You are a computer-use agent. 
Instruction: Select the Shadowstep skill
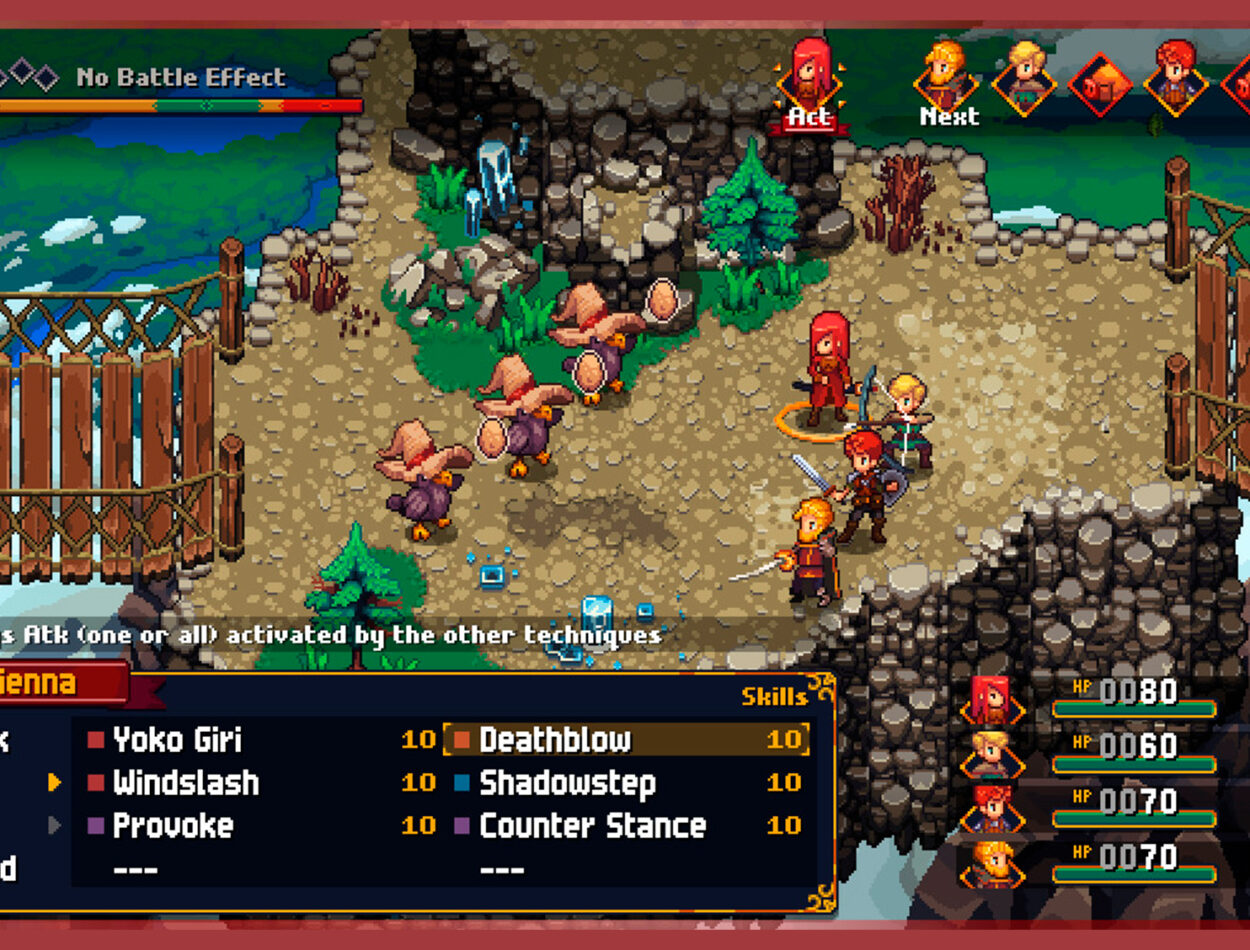click(x=567, y=783)
